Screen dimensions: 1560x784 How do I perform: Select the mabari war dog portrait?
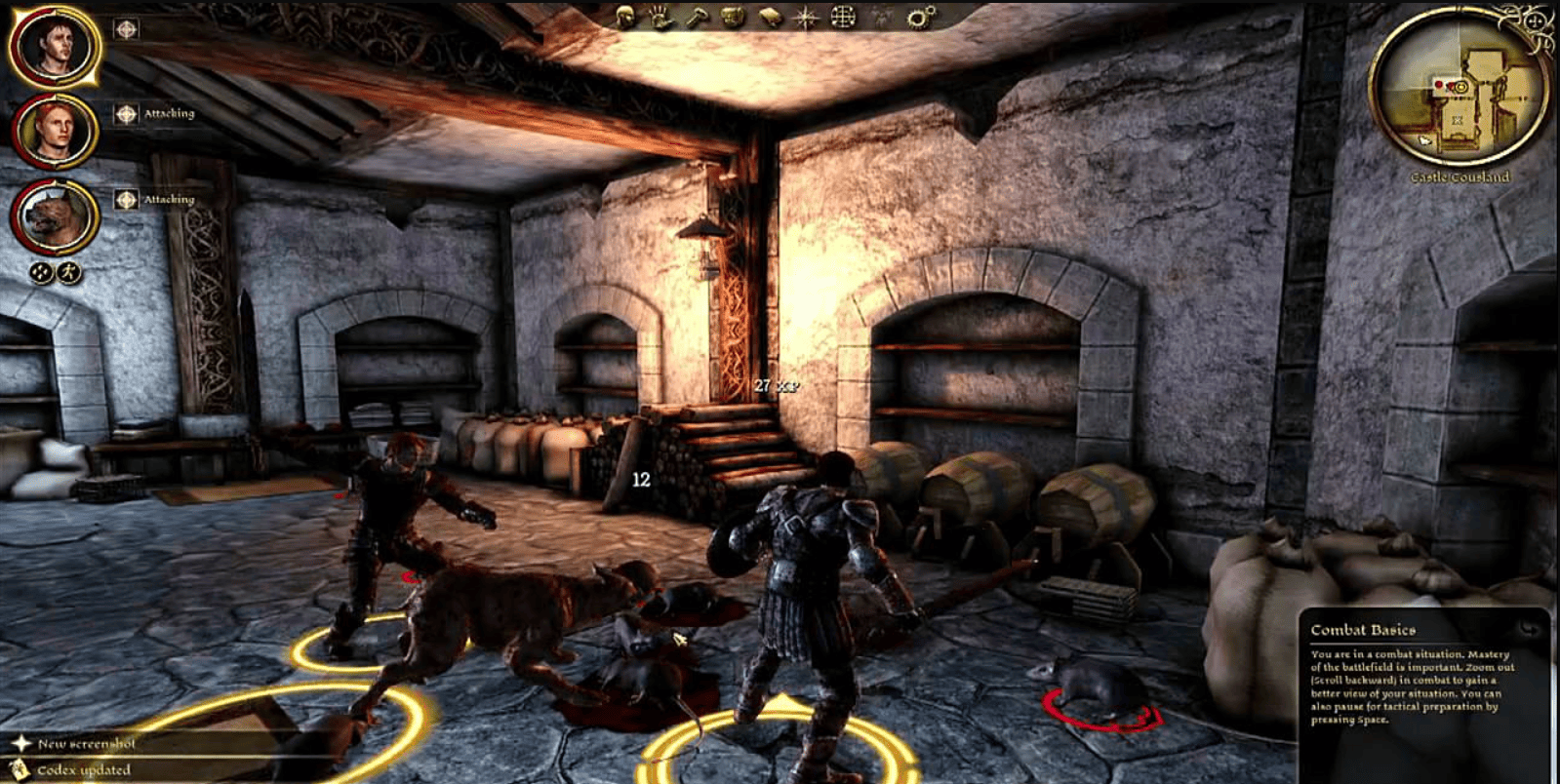(54, 216)
